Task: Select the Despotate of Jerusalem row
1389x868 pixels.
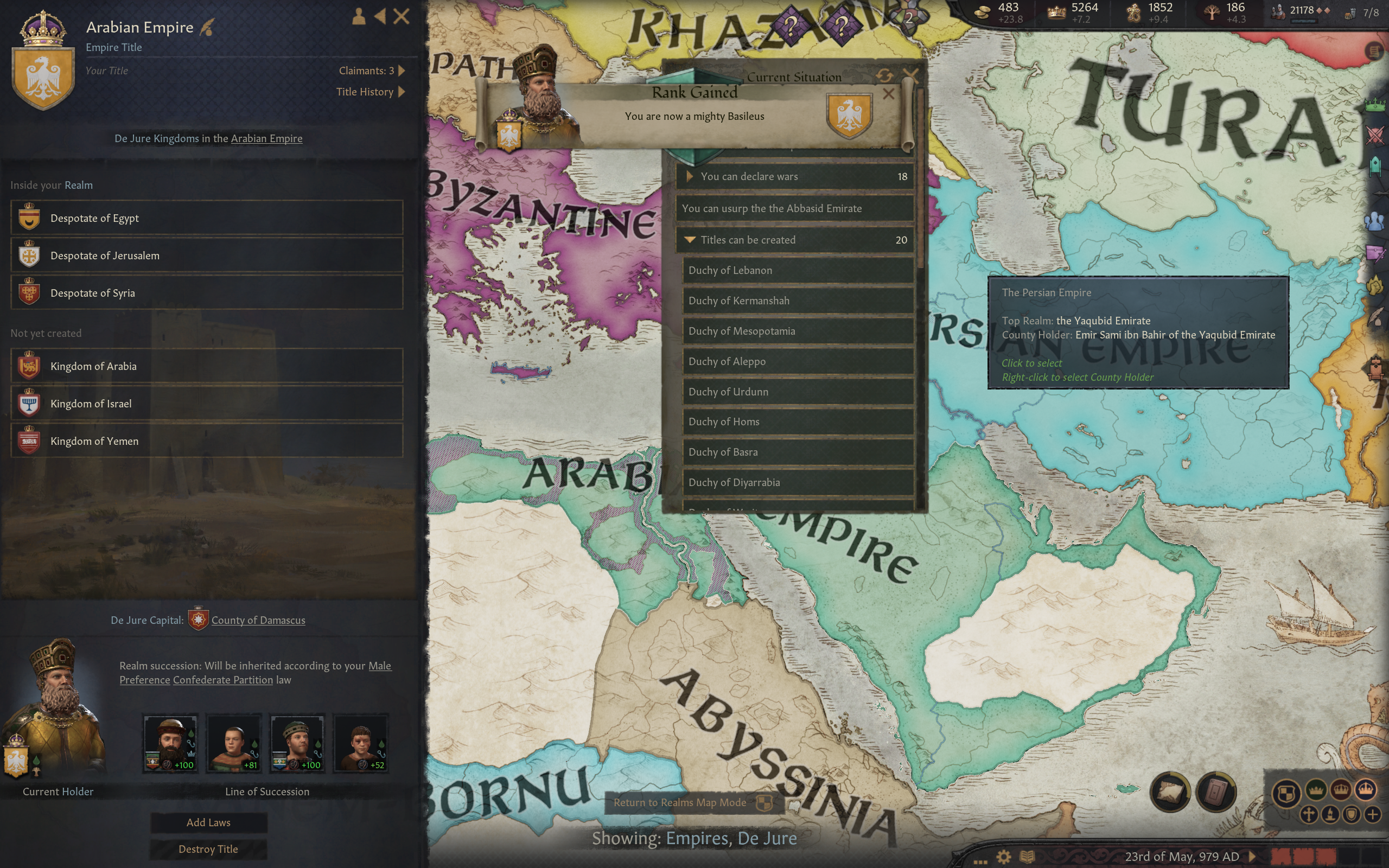Action: (207, 256)
